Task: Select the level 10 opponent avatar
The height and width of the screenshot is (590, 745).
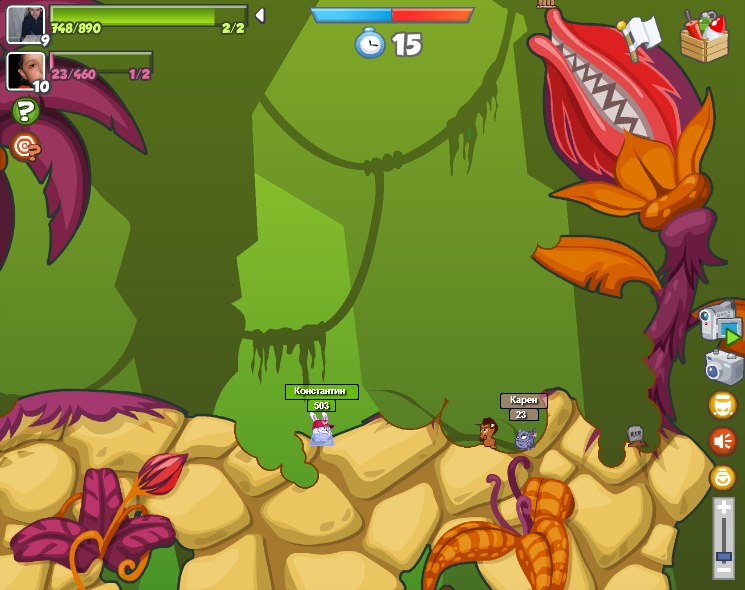Action: (25, 70)
